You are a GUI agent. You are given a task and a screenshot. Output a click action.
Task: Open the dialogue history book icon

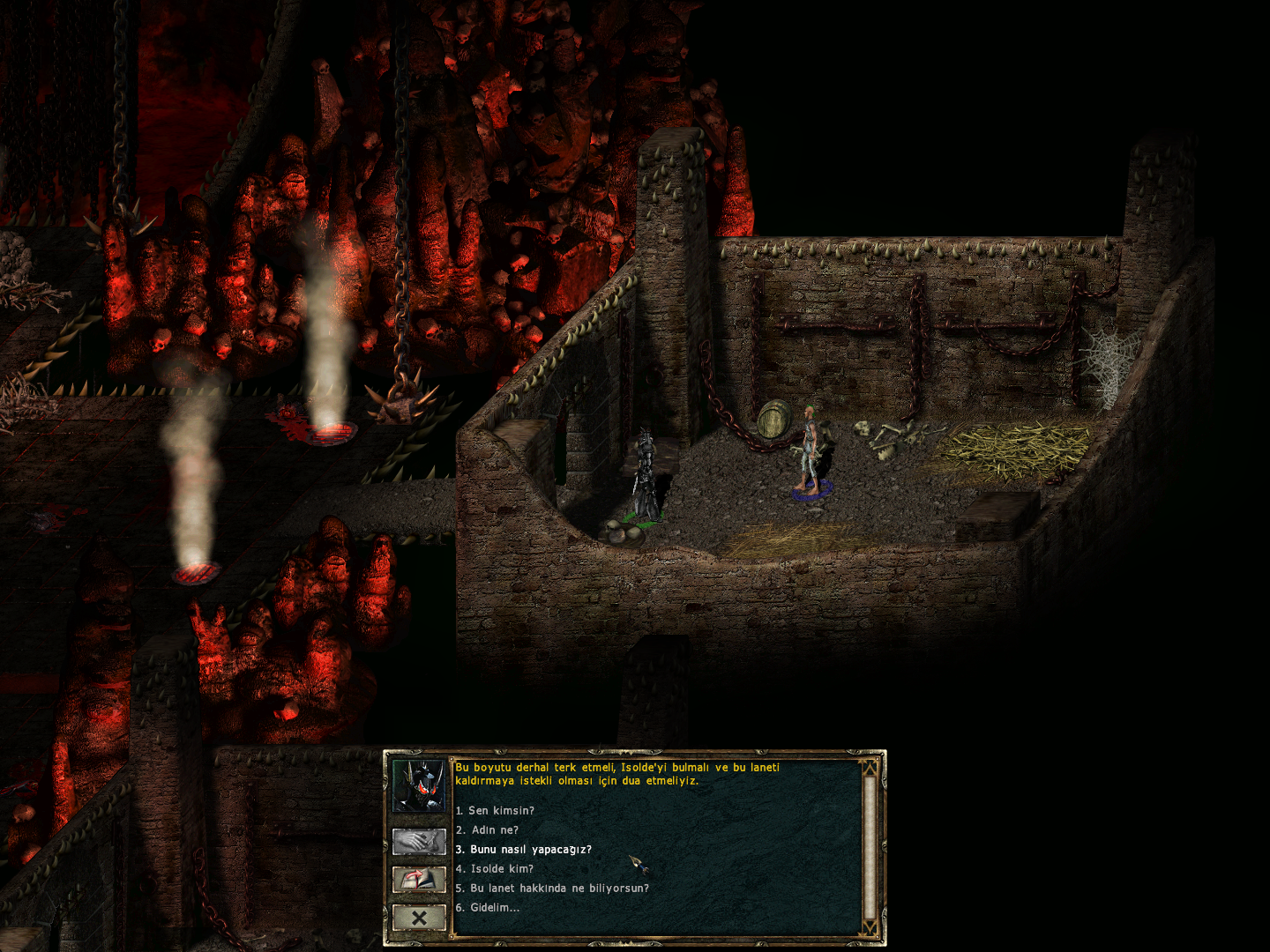tap(420, 879)
